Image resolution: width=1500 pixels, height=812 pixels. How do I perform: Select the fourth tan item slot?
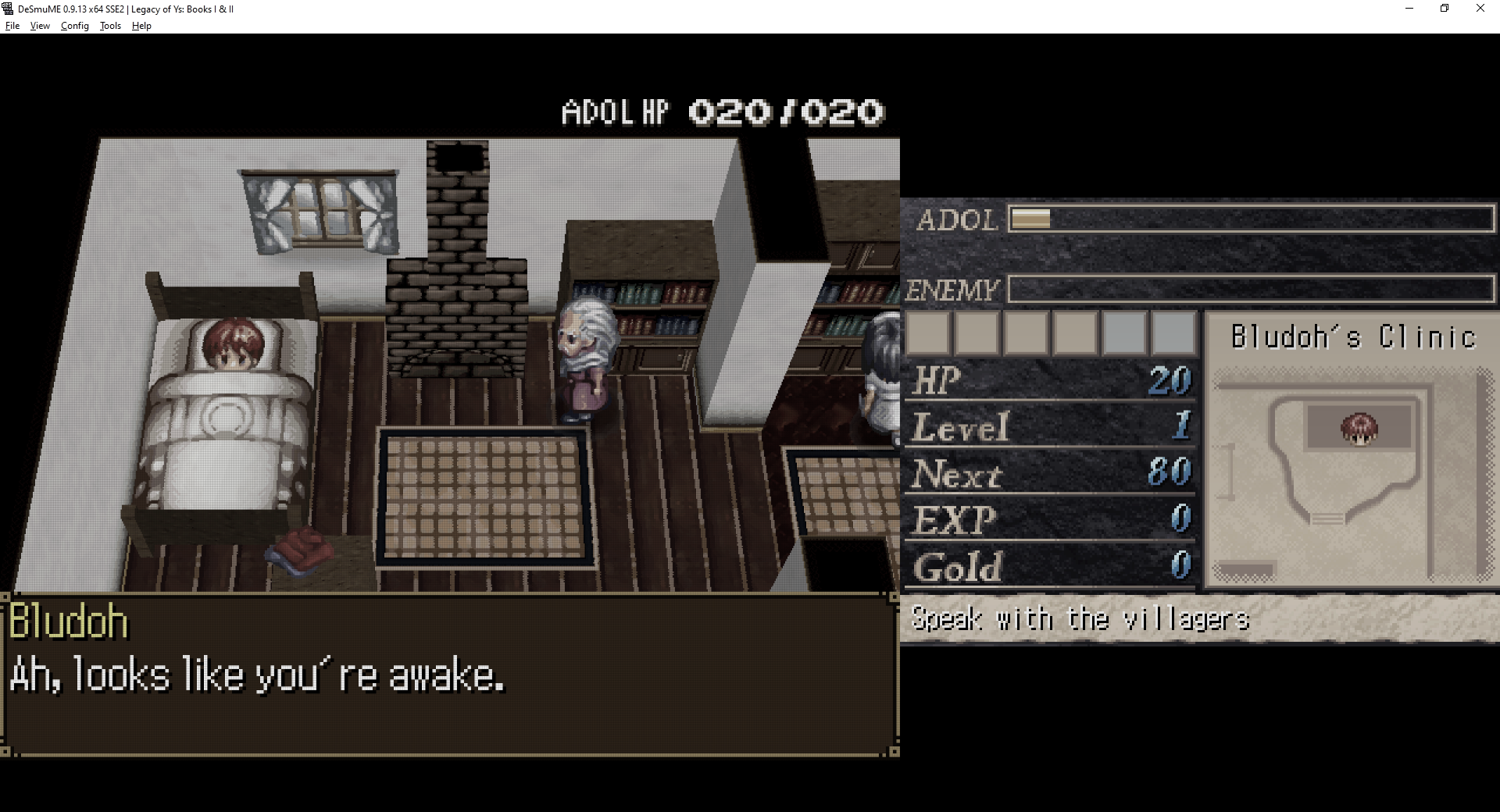click(1075, 333)
